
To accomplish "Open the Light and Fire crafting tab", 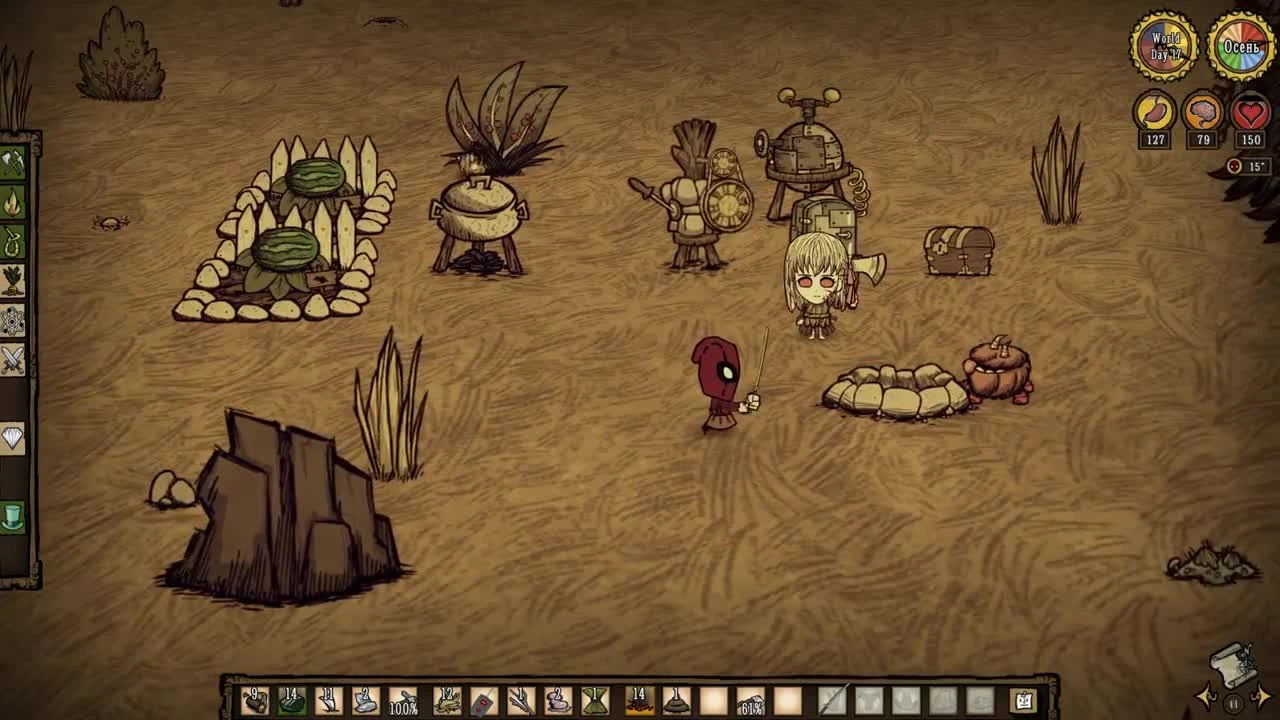I will (x=15, y=197).
